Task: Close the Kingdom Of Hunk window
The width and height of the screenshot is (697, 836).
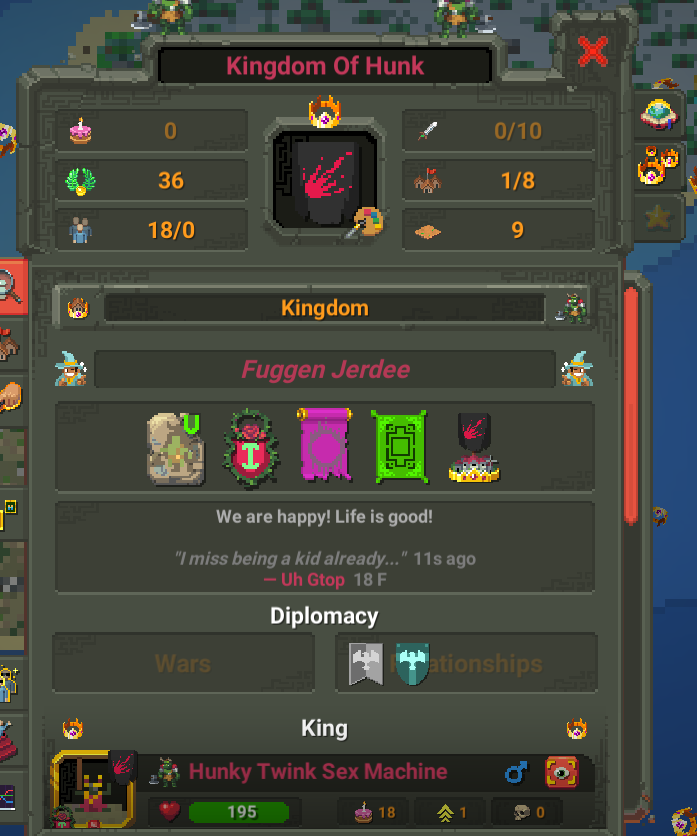Action: [592, 51]
